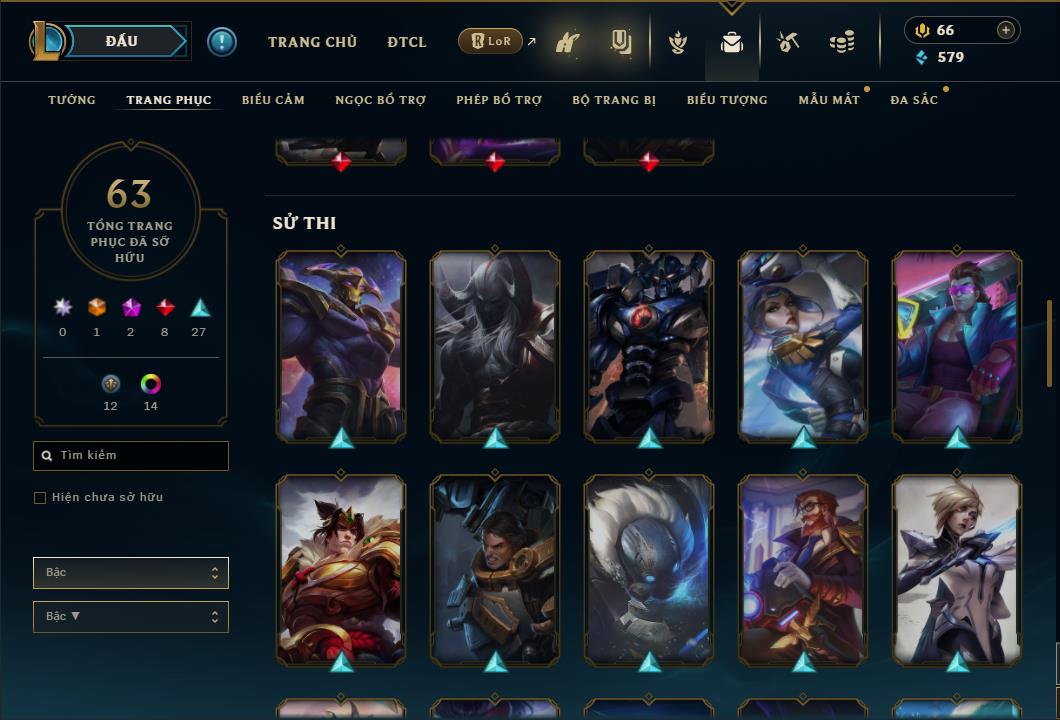Select the red-armored monkey warrior skin card

click(x=341, y=568)
